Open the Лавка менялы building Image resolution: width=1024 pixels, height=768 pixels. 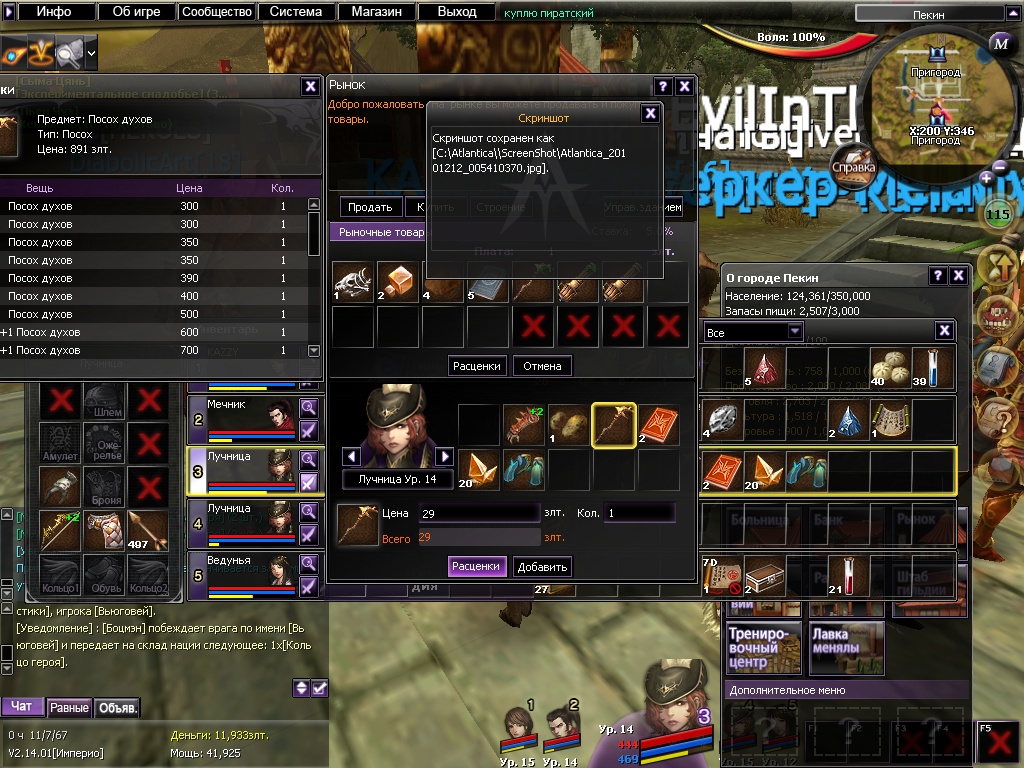(x=846, y=647)
